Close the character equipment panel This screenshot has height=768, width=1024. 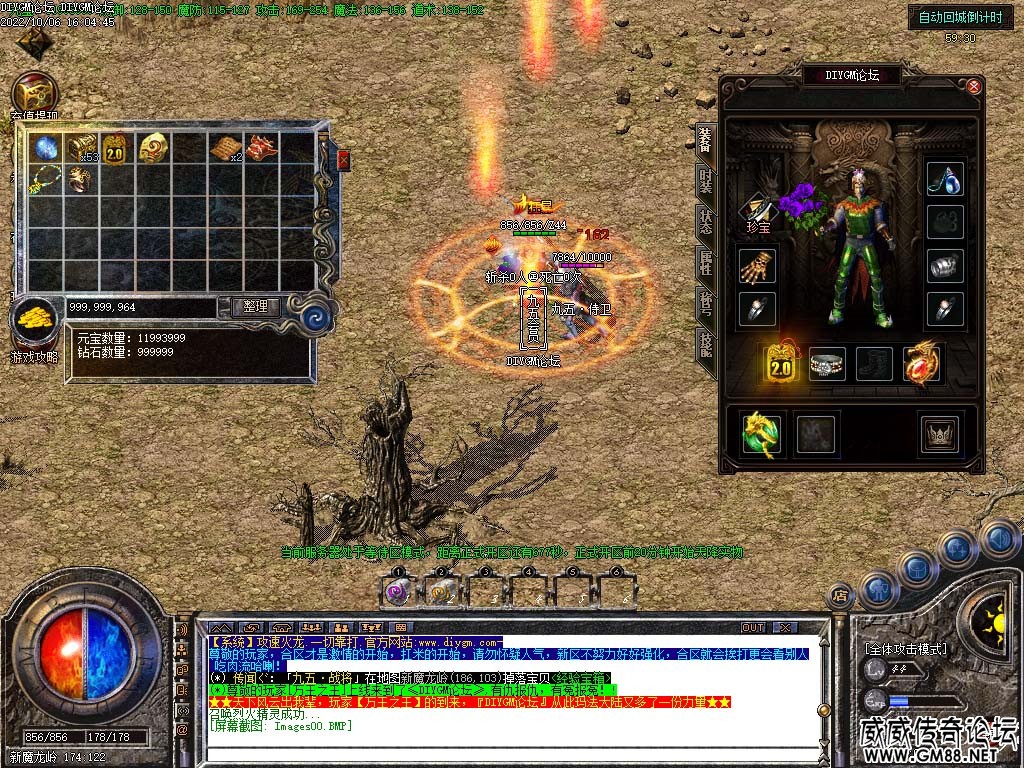point(974,87)
